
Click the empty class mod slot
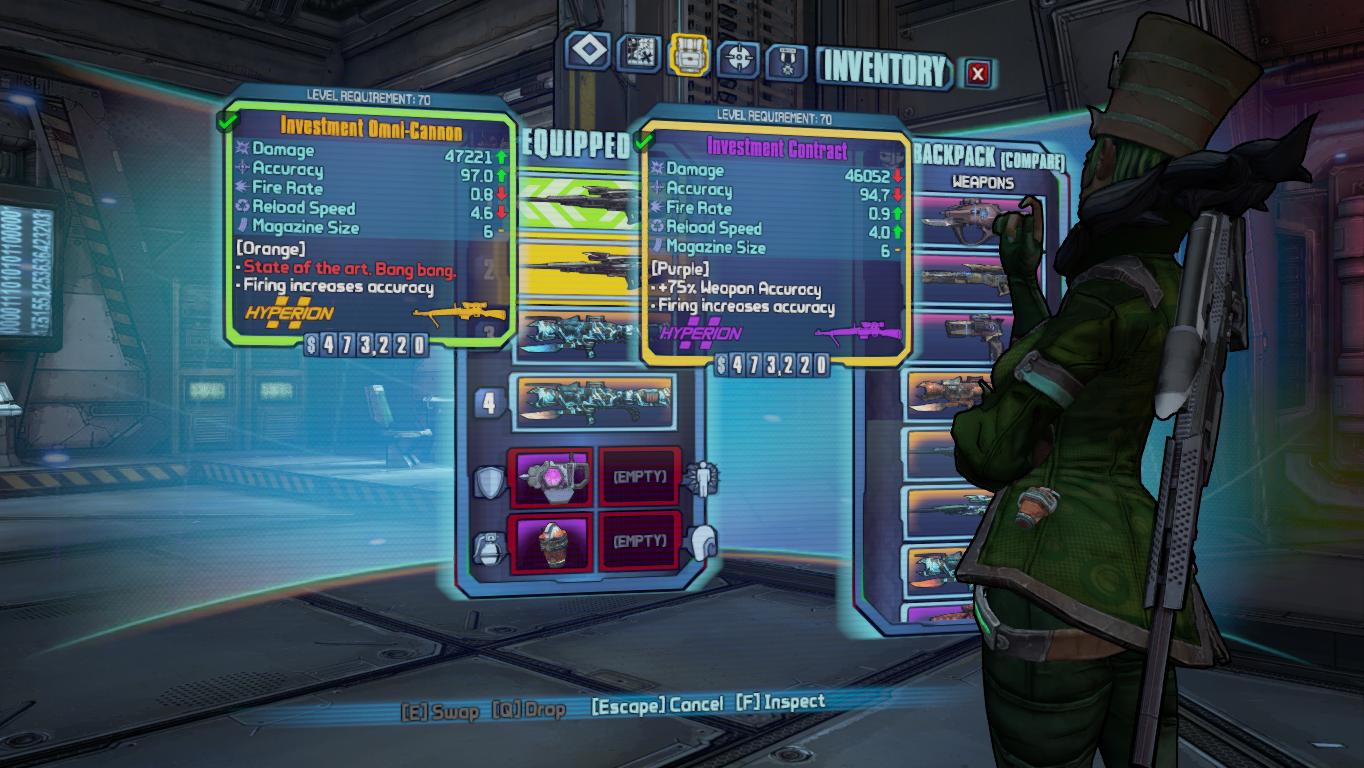(x=639, y=478)
